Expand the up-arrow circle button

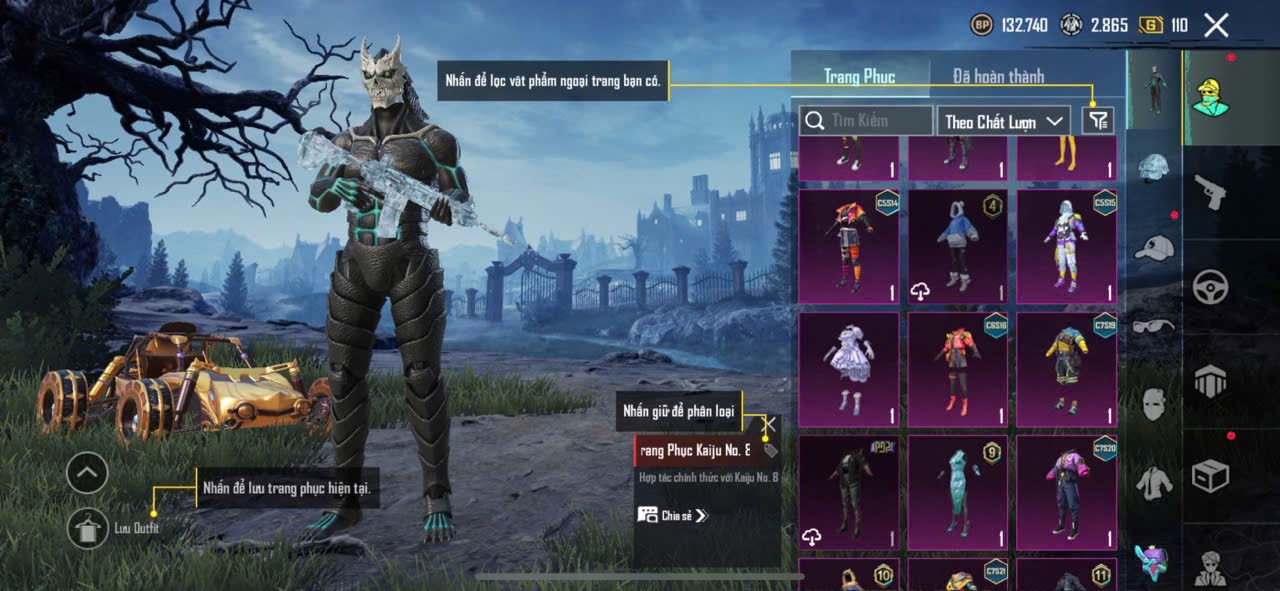pos(88,472)
